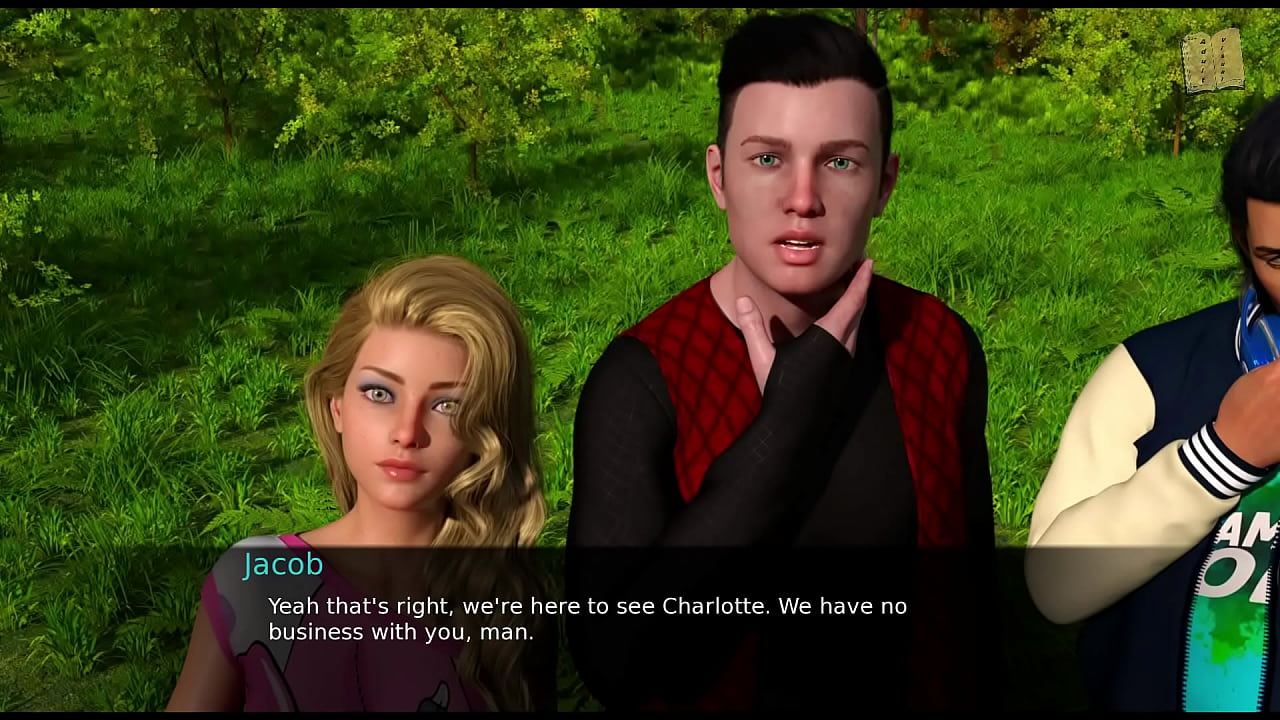
Task: Open the journal book icon
Action: click(x=1212, y=61)
